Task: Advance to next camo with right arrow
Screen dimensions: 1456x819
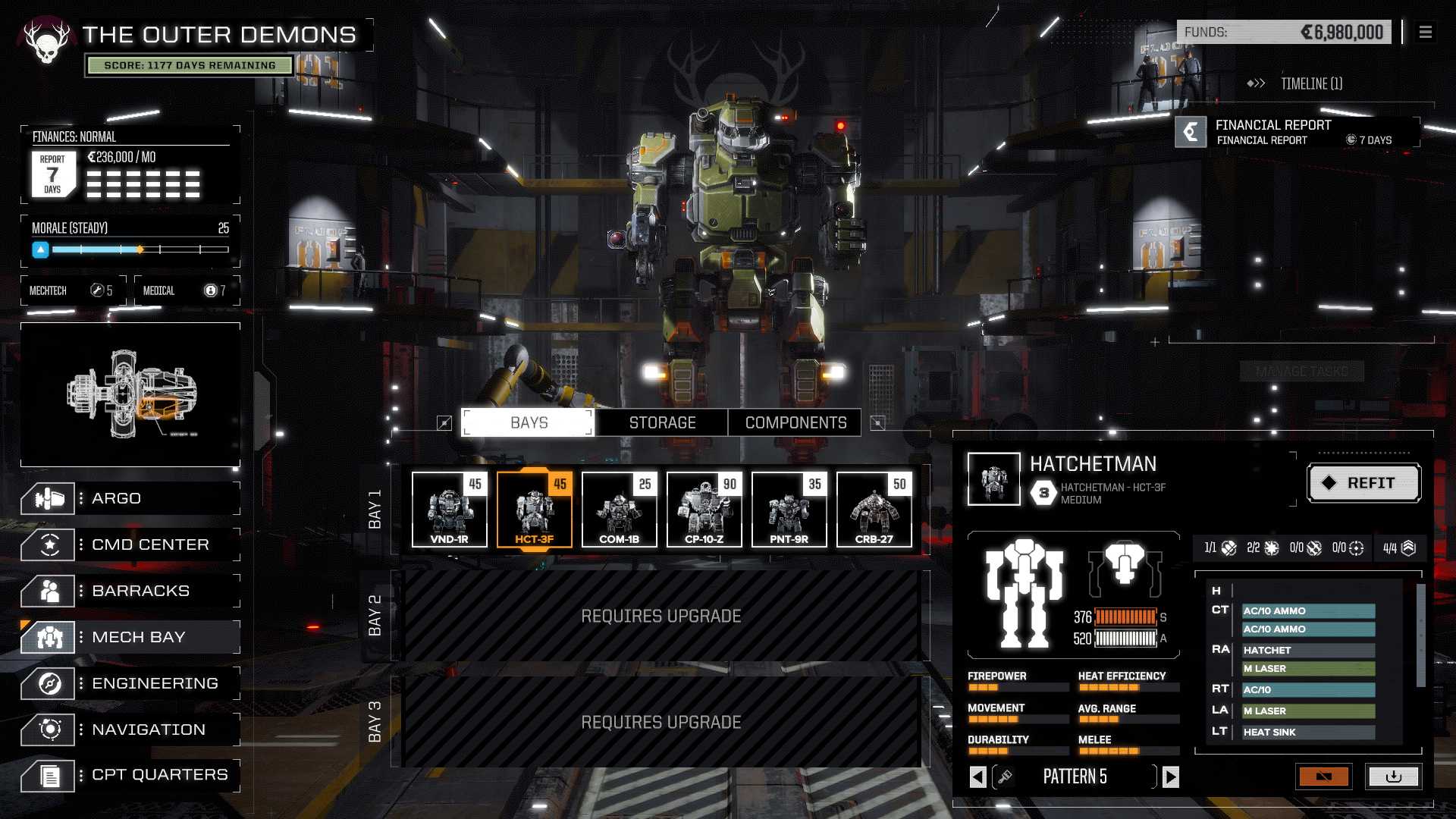Action: coord(1172,777)
